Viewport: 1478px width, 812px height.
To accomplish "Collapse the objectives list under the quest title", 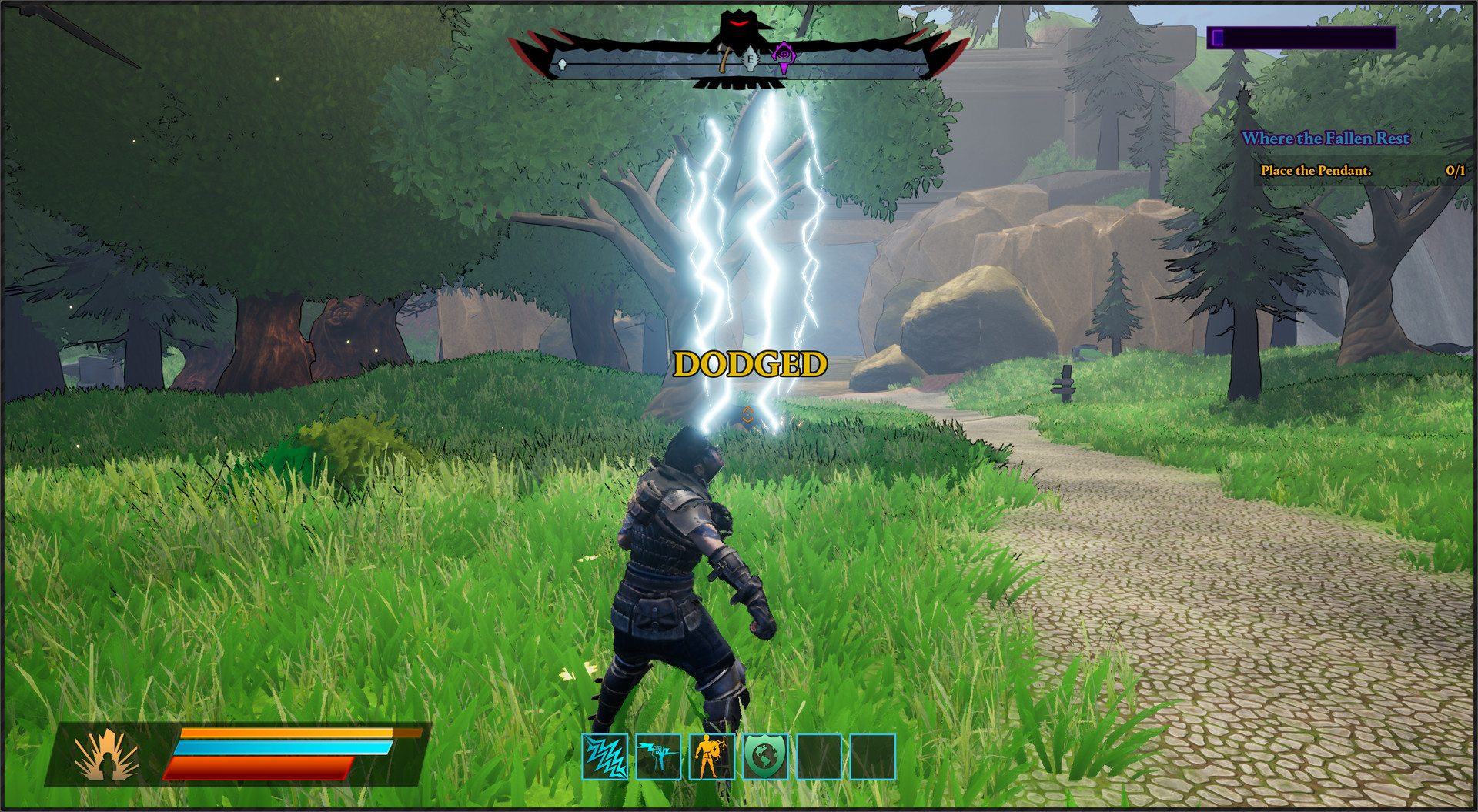I will pyautogui.click(x=1326, y=139).
